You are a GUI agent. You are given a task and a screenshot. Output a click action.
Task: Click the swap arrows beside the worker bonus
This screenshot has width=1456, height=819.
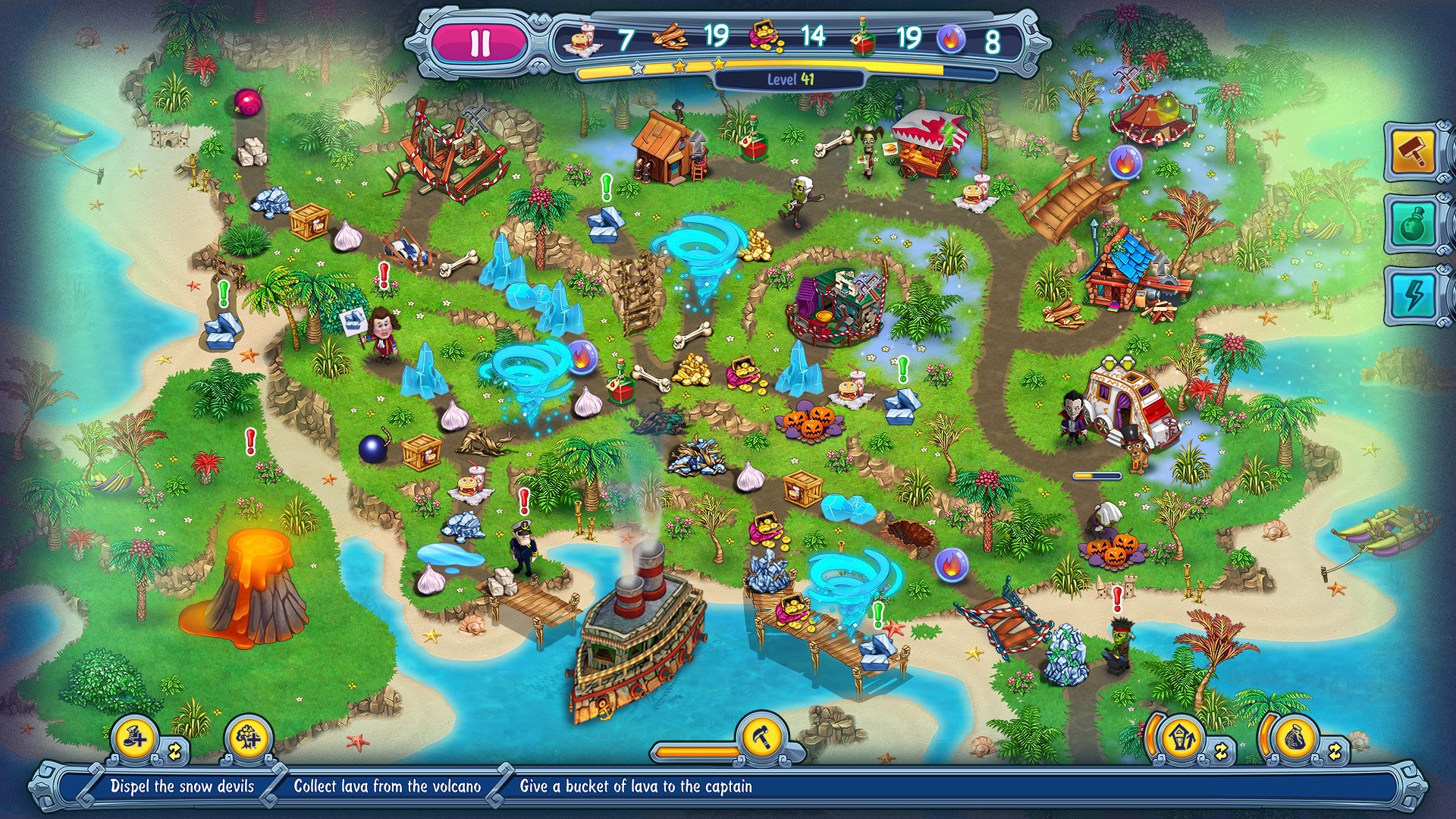176,752
